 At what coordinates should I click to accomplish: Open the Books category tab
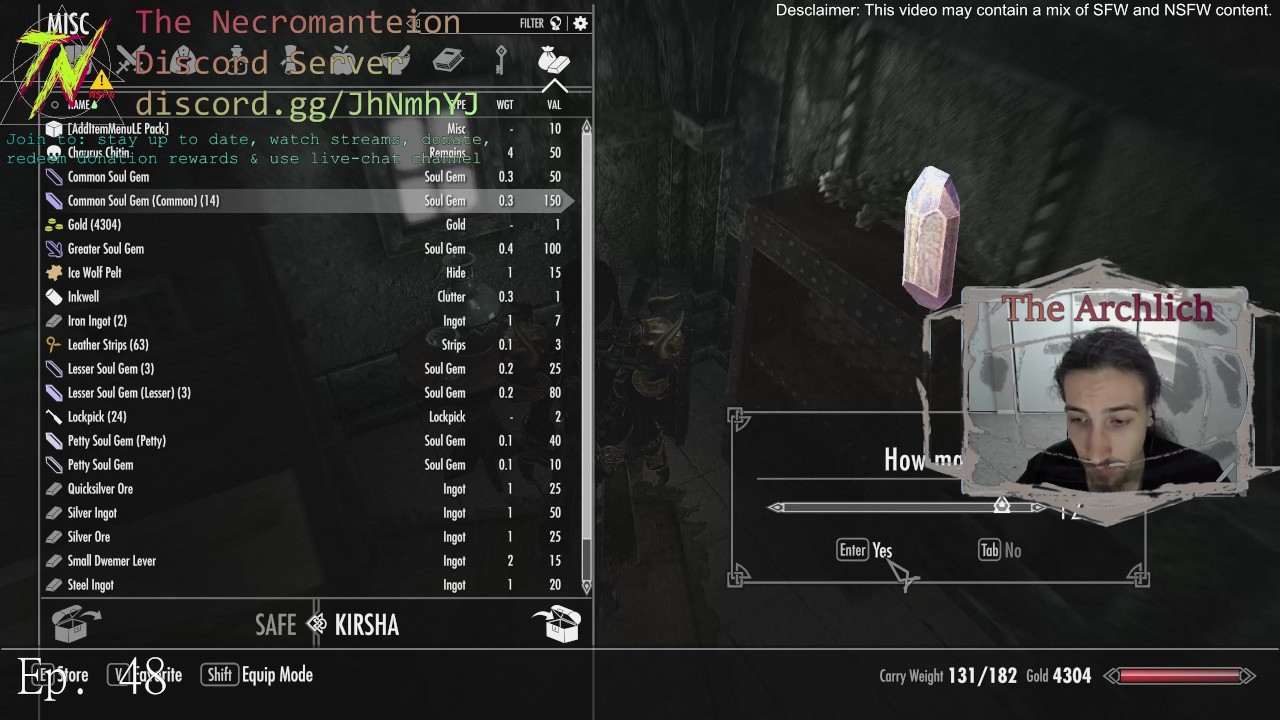[x=448, y=61]
